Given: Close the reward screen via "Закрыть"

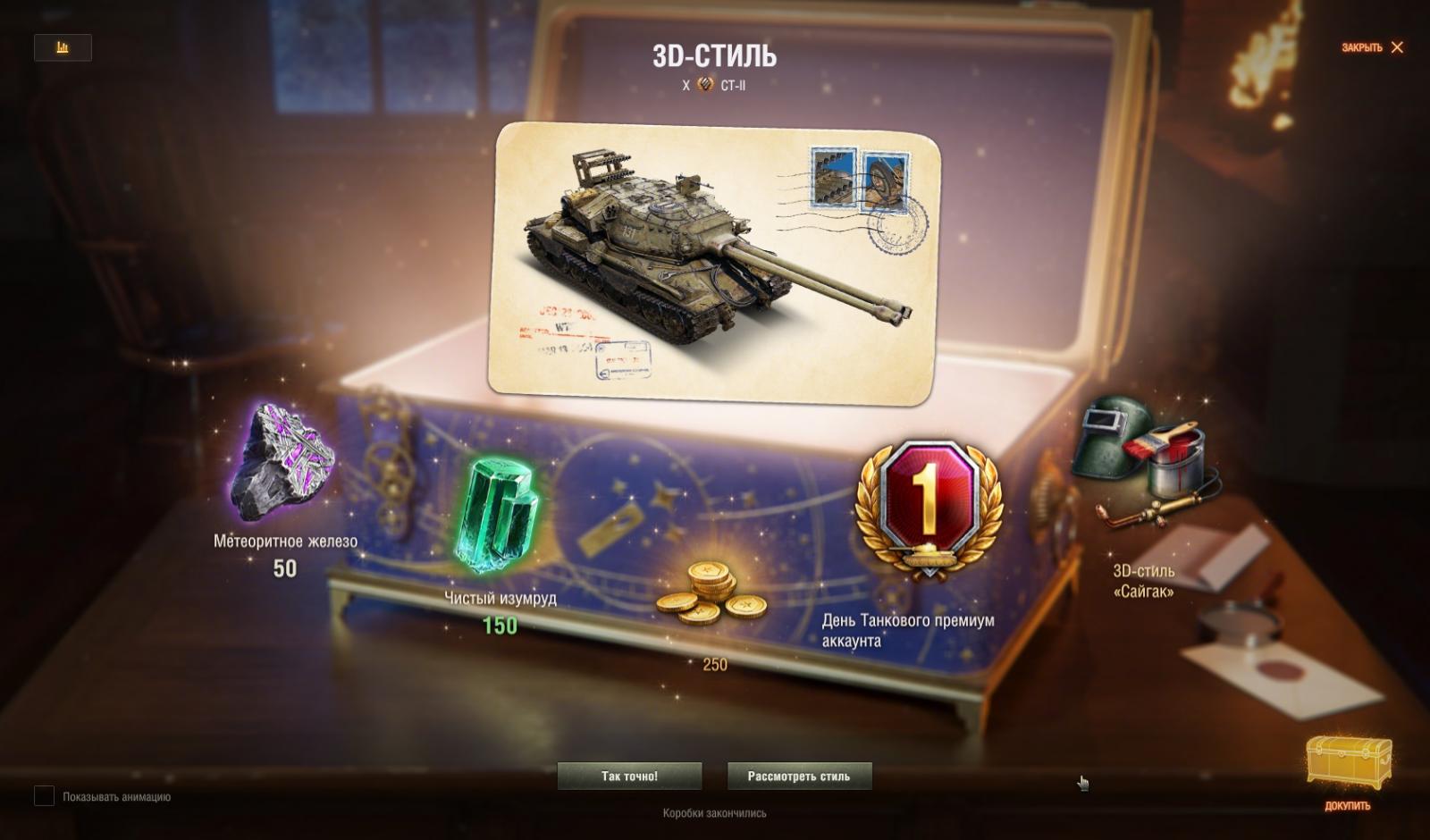Looking at the screenshot, I should tap(1372, 47).
